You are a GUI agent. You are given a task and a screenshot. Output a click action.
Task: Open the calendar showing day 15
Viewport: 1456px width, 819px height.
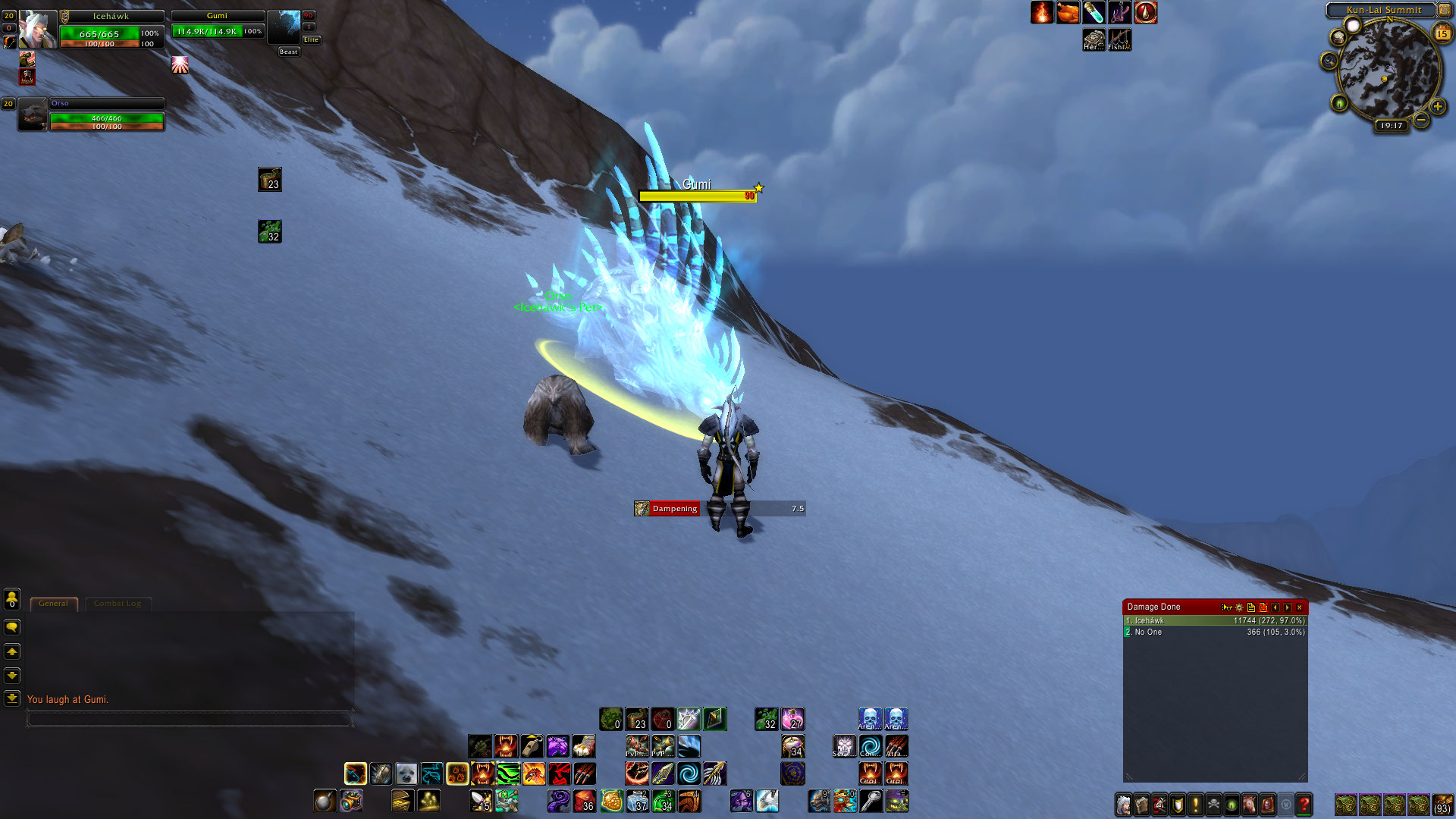tap(1442, 33)
